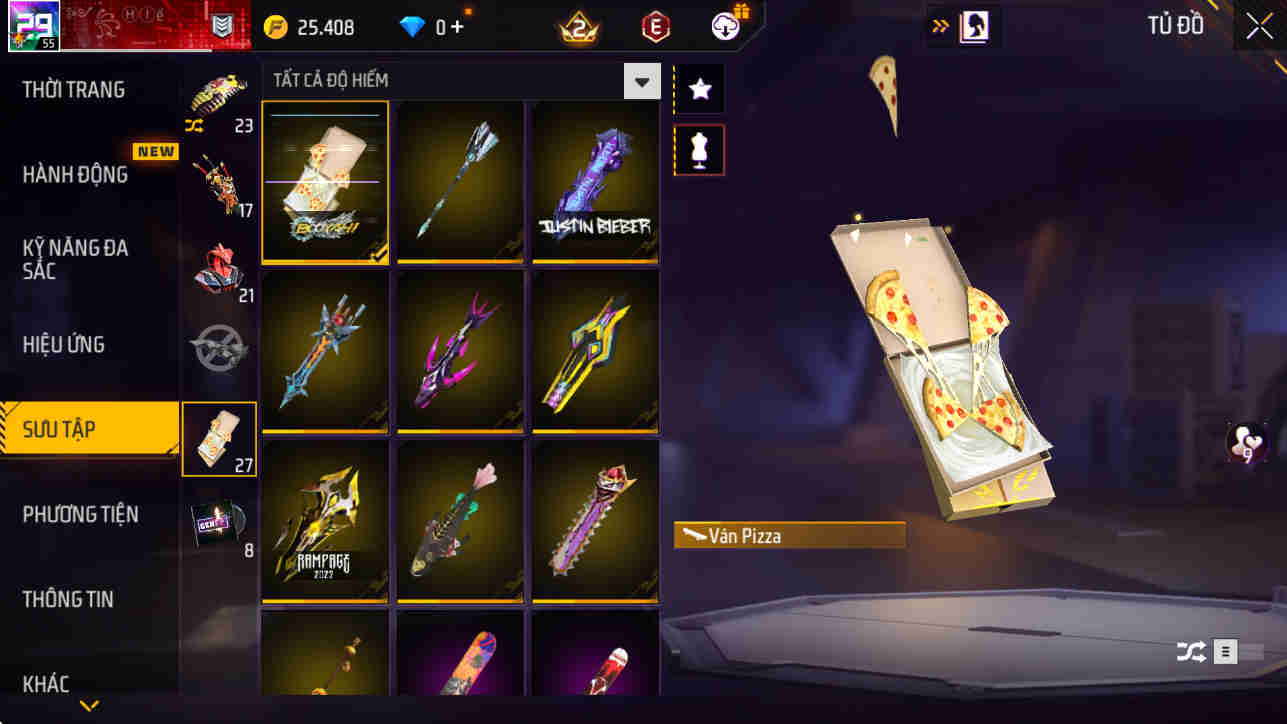Toggle the mannequin preview mode icon
1287x724 pixels.
[699, 150]
